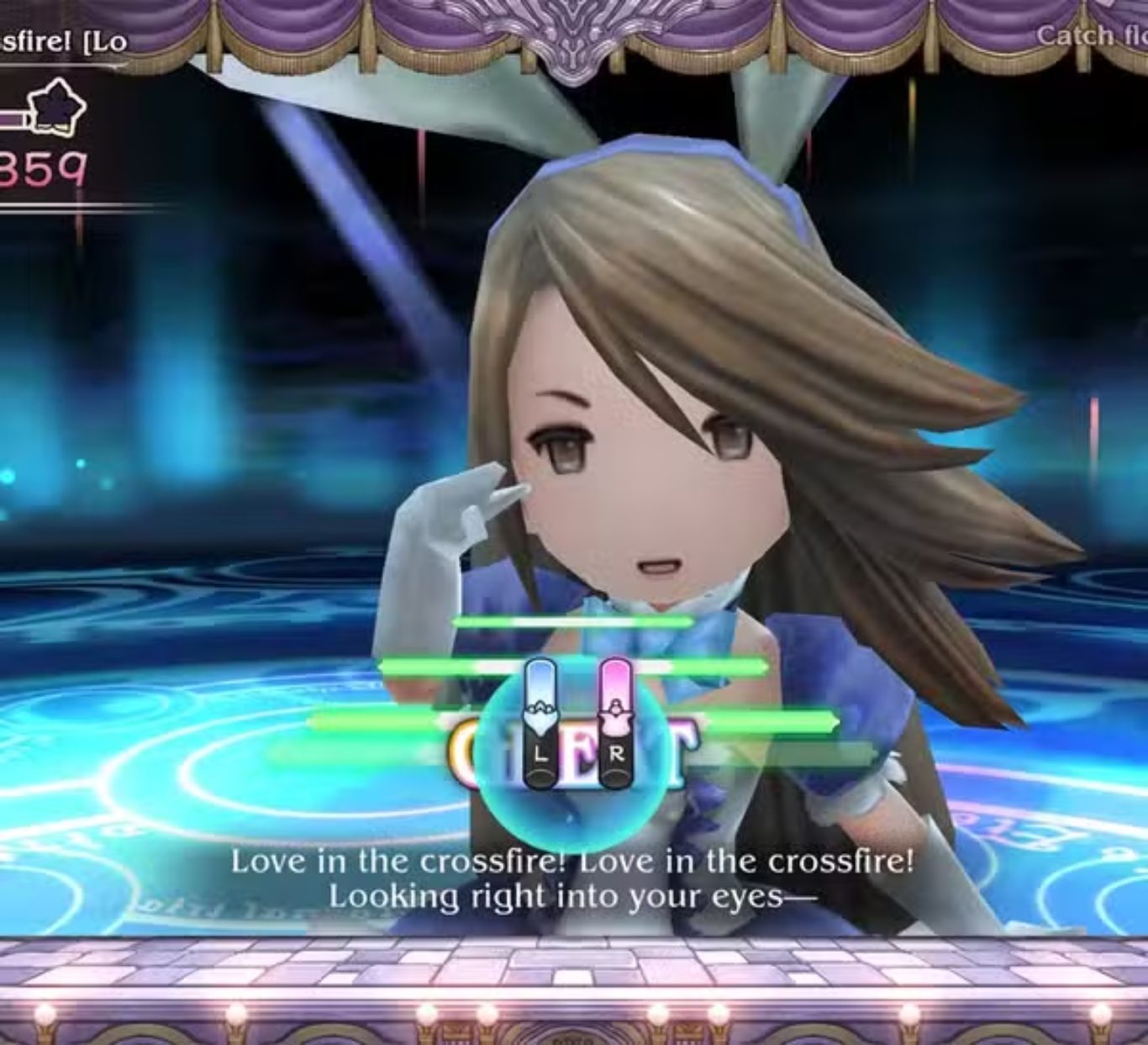Click the song title text top left

(x=59, y=38)
